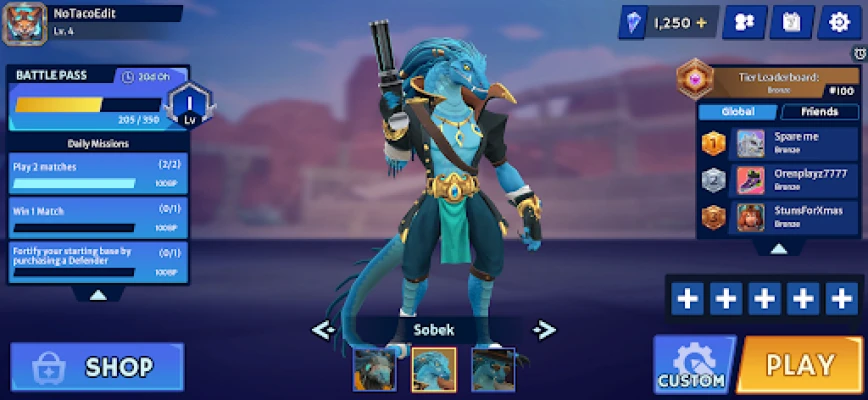Collapse the Daily Missions panel

click(x=98, y=295)
